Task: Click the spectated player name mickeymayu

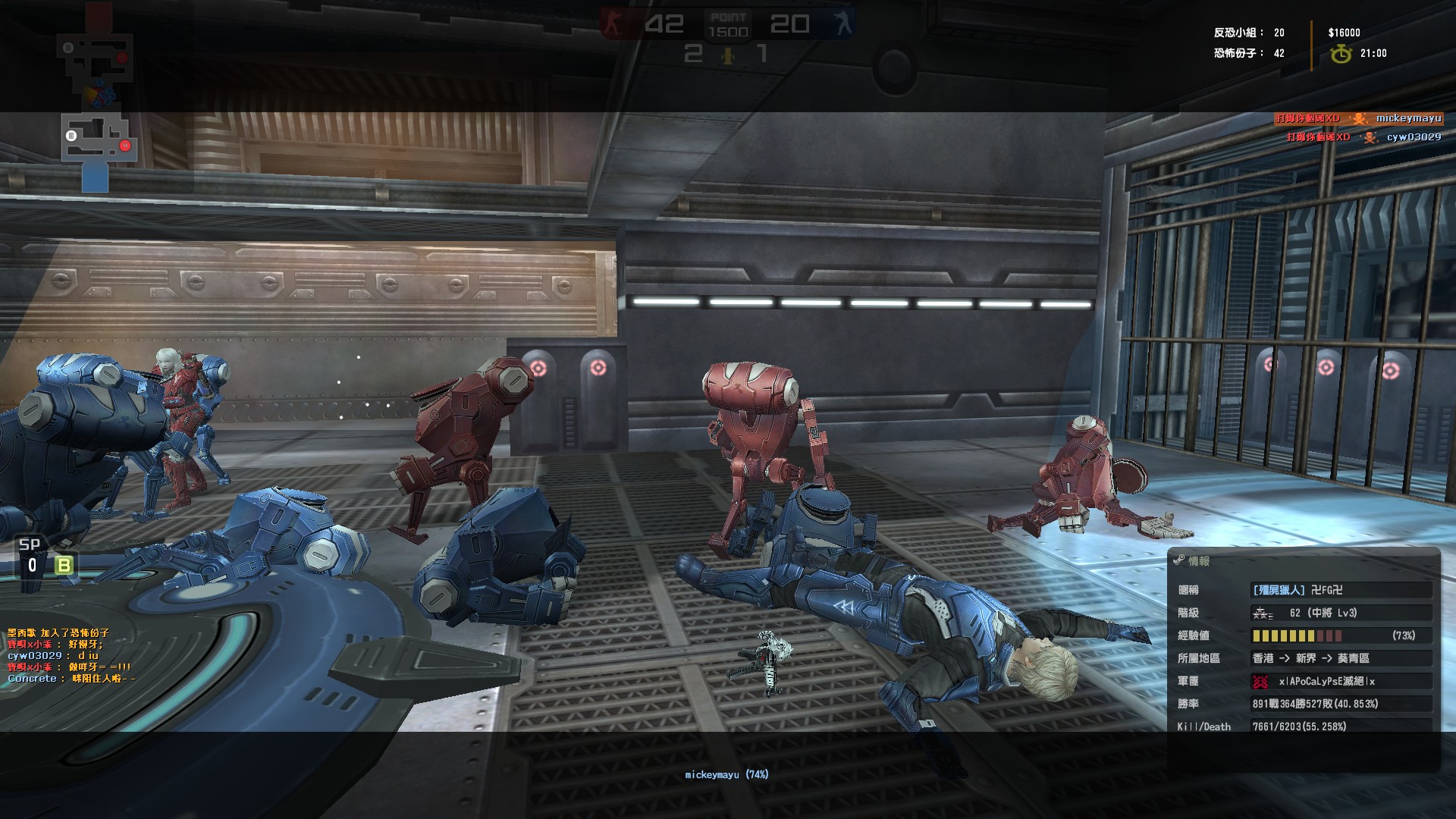Action: pos(726,774)
